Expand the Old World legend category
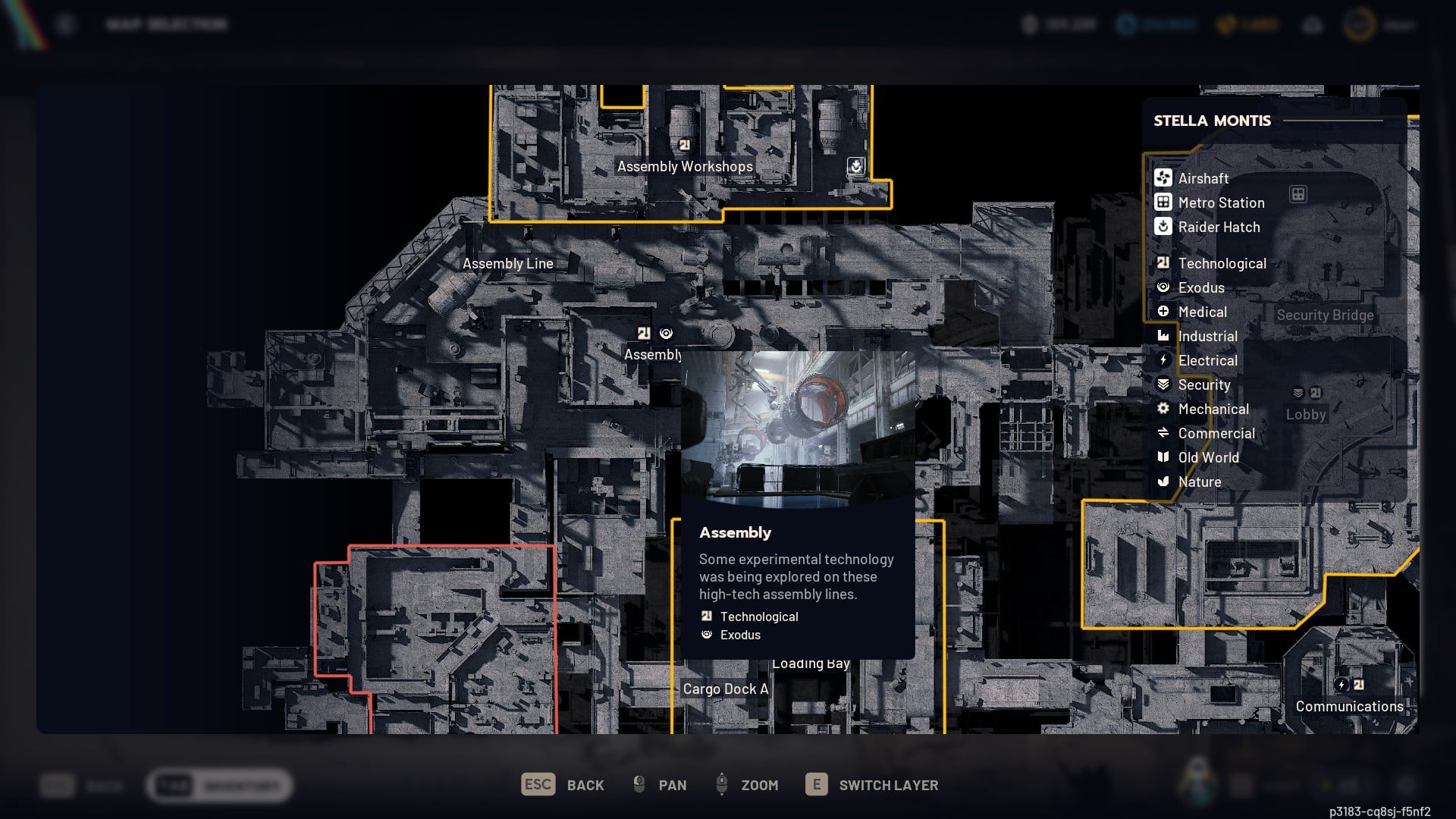 [1208, 457]
